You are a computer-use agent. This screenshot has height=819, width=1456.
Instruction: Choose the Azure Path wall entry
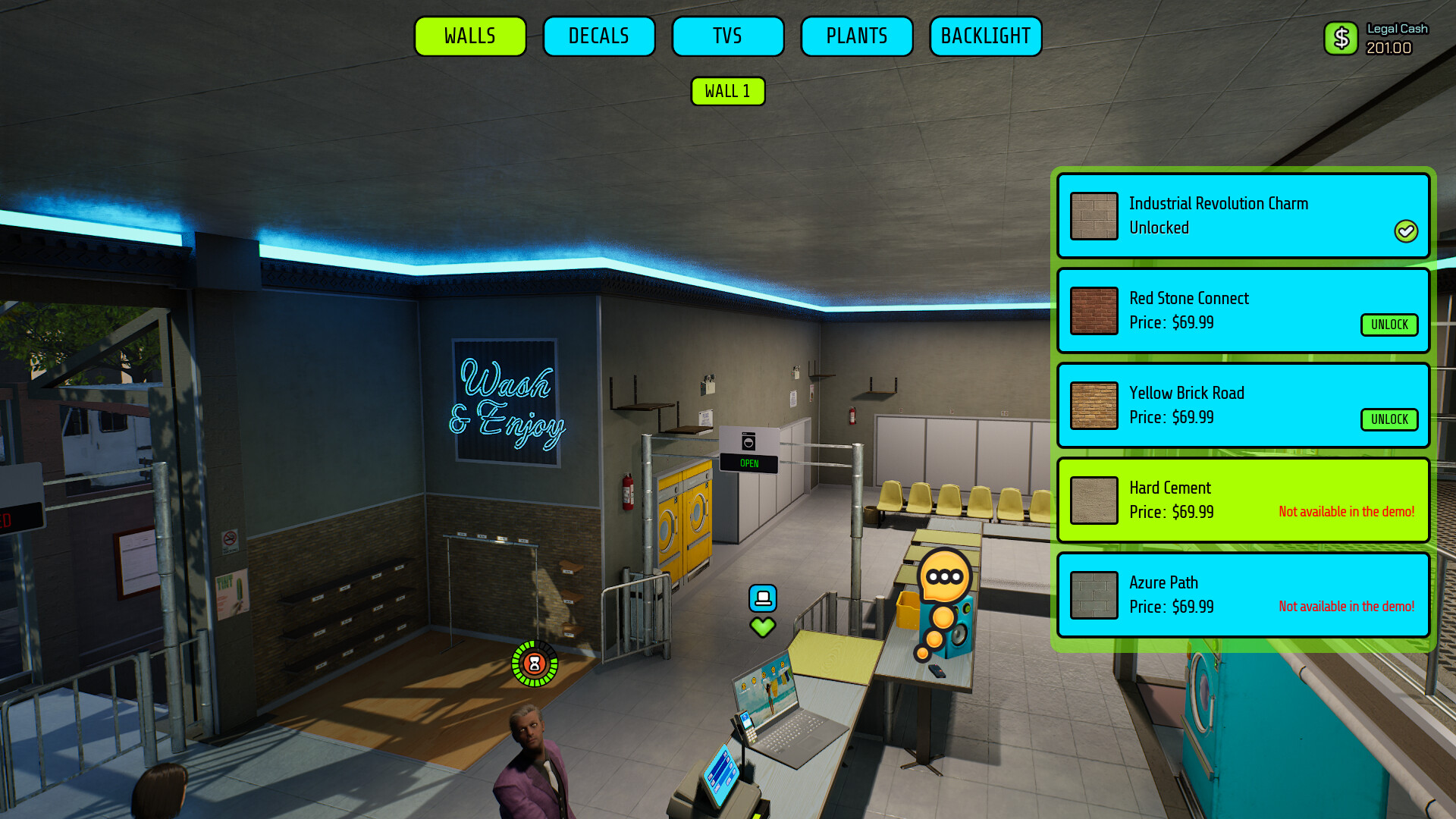[1244, 595]
